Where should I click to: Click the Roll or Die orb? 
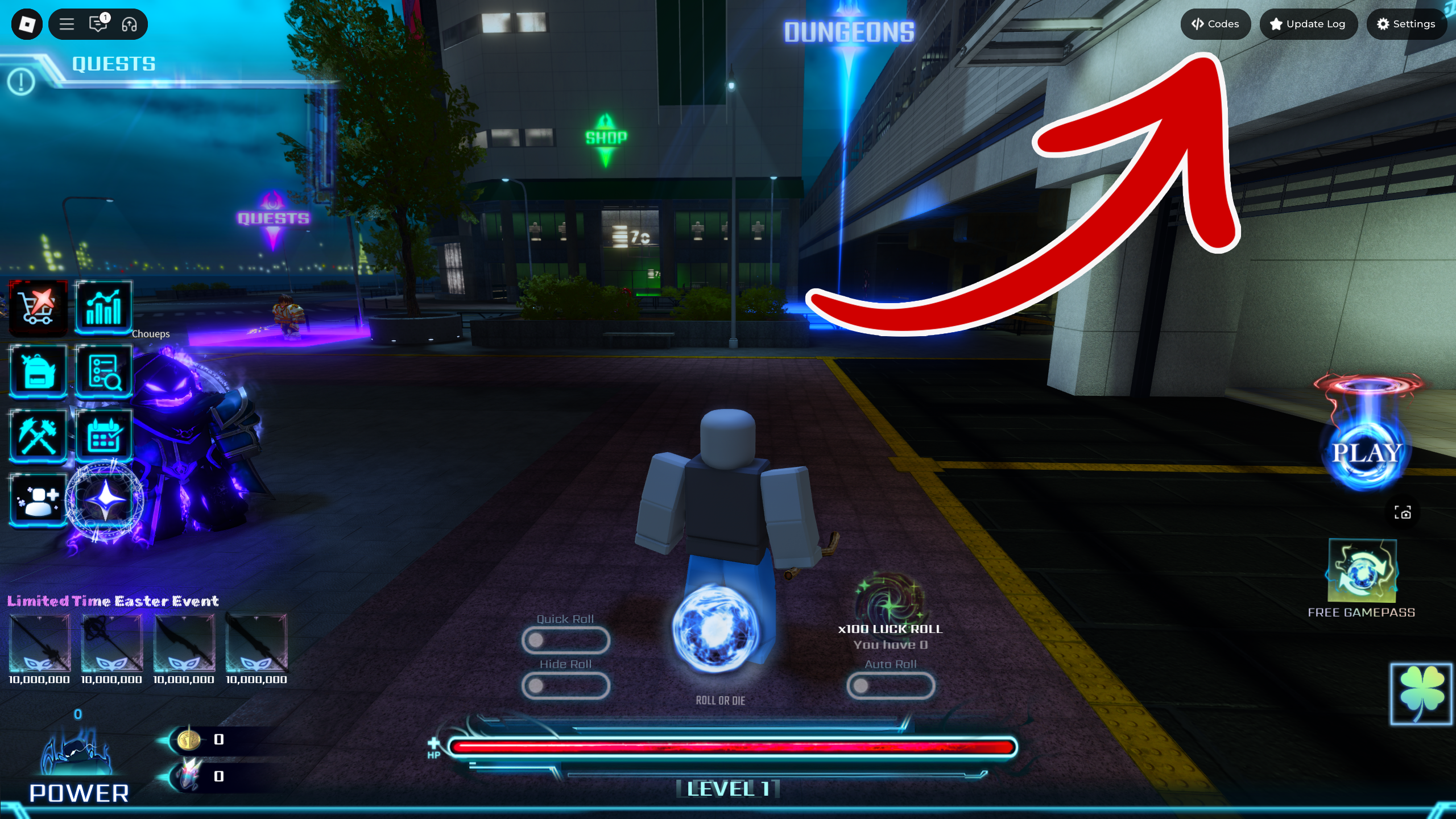[x=715, y=630]
